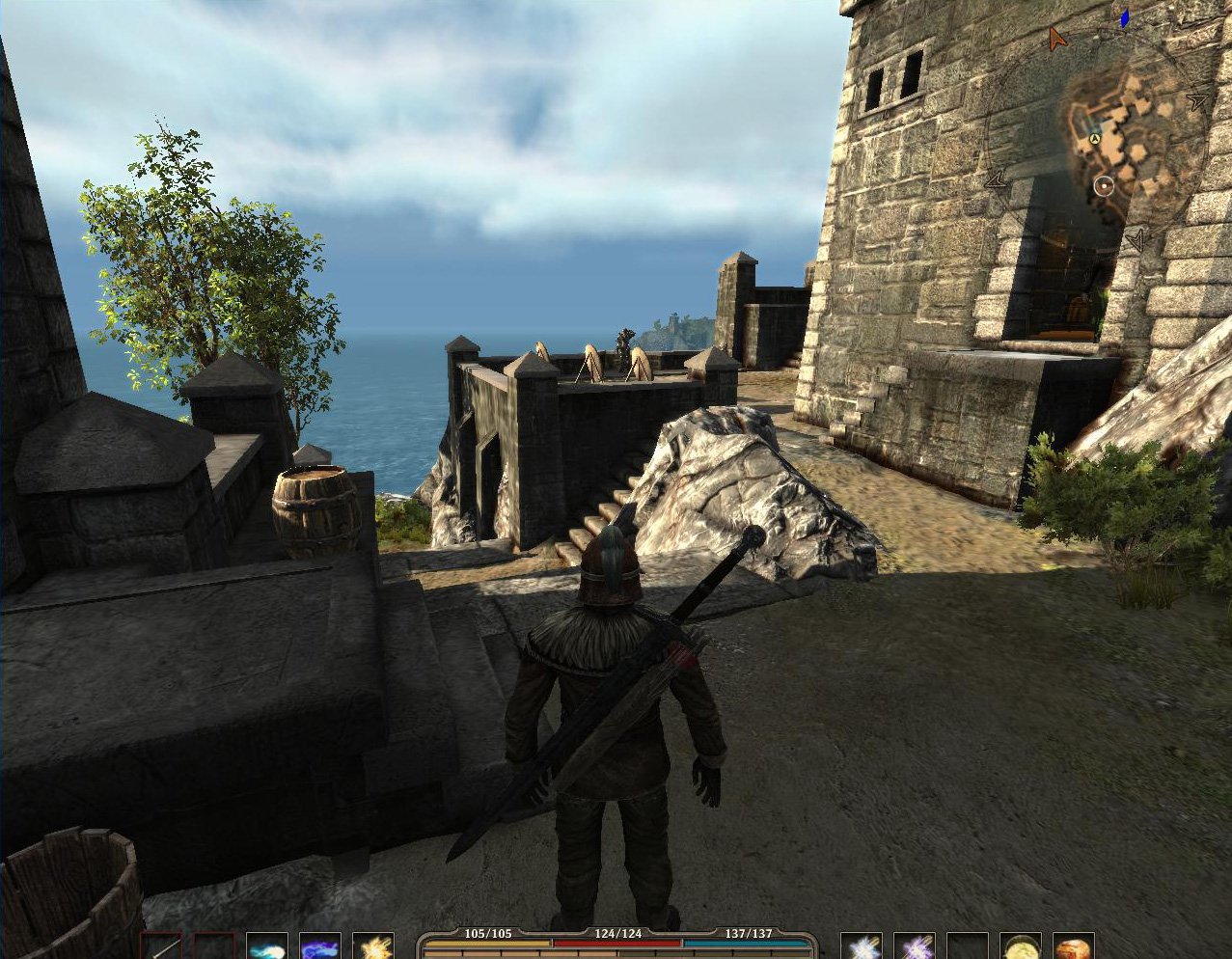
Task: Cast the light-blue comet spell
Action: pyautogui.click(x=267, y=947)
